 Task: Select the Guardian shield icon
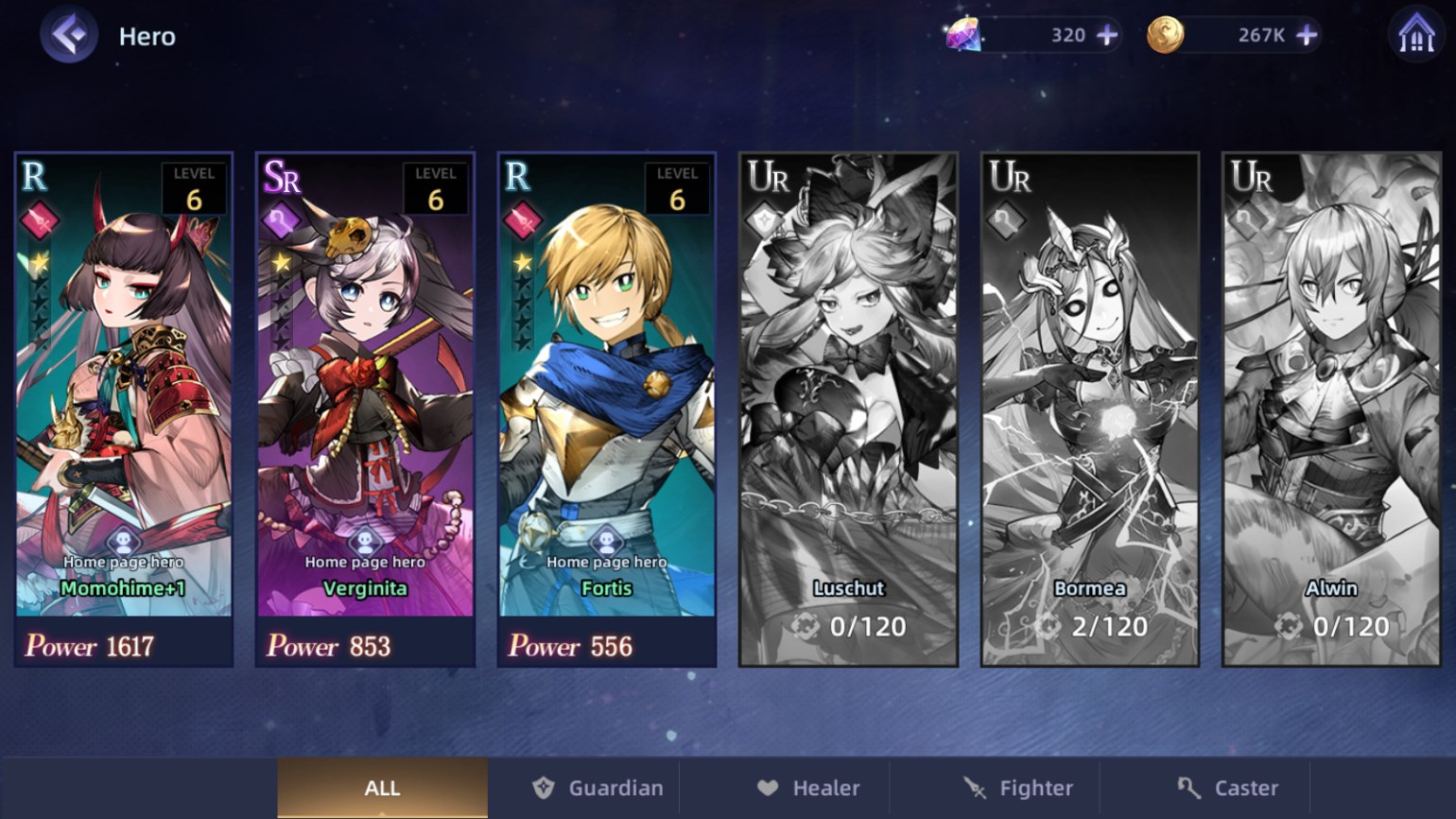[x=544, y=787]
